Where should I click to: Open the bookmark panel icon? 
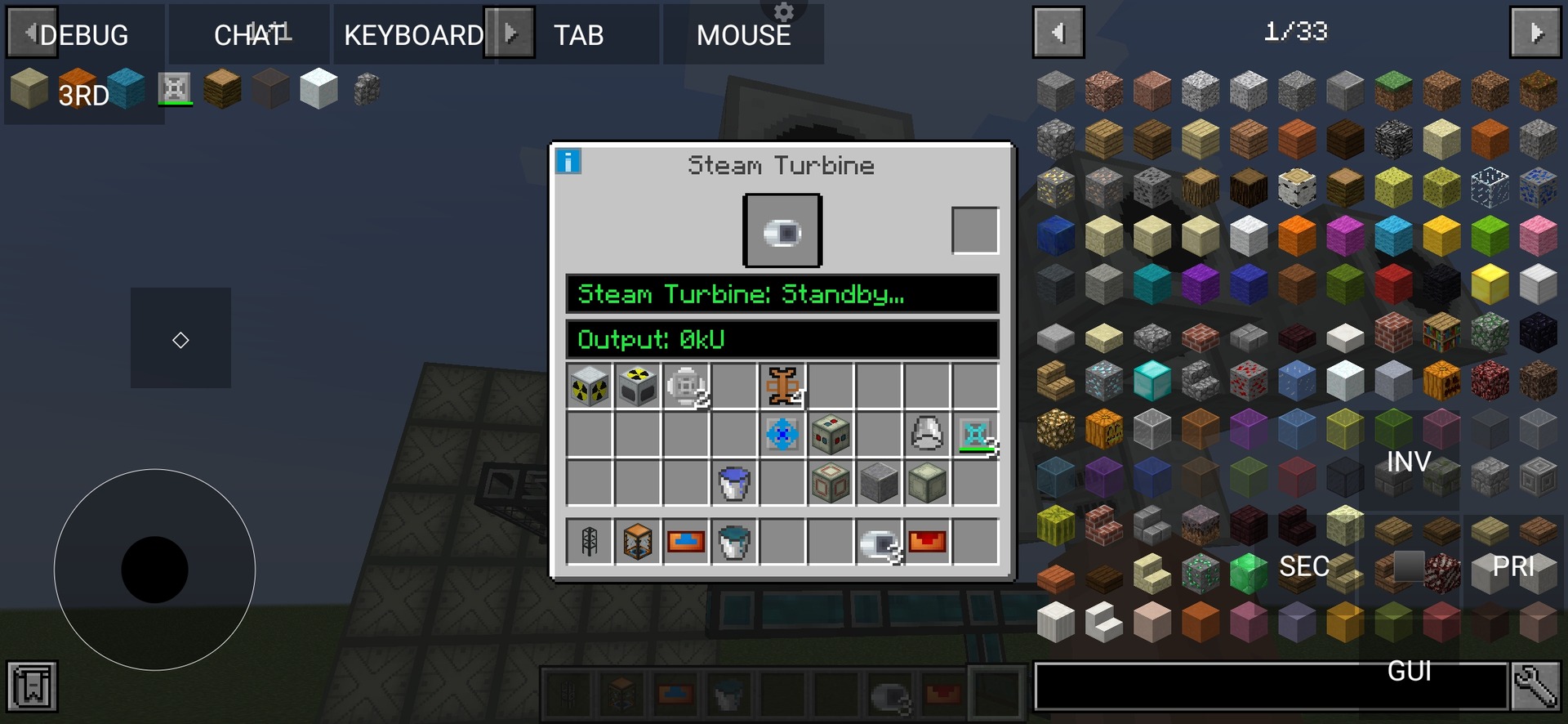33,686
